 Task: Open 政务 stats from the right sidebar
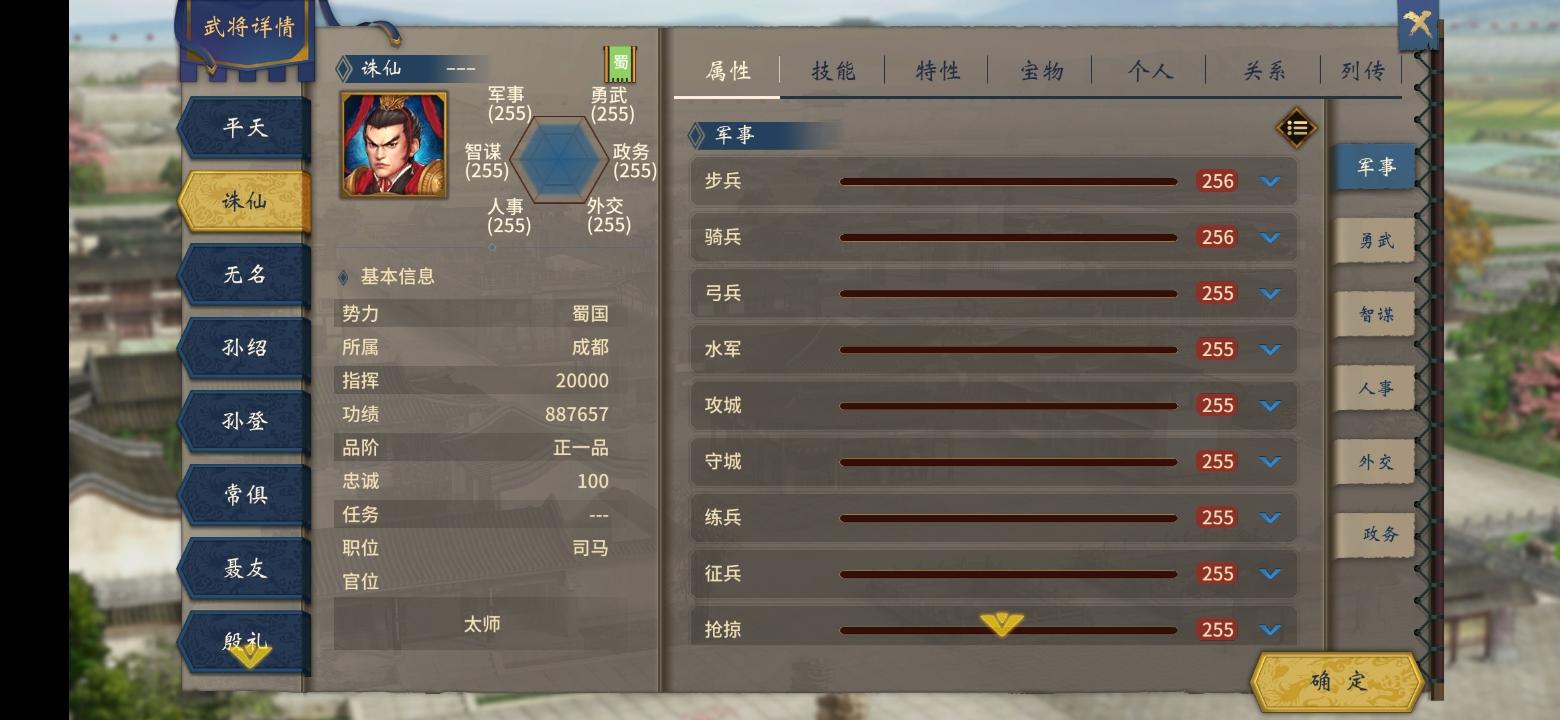pyautogui.click(x=1374, y=535)
